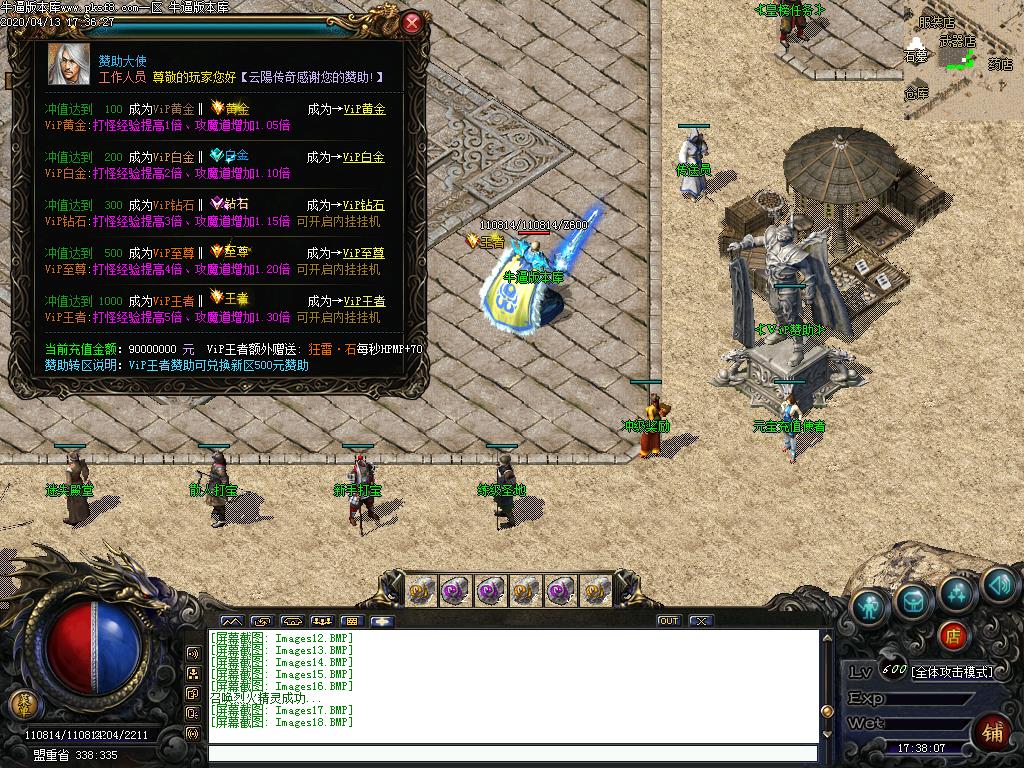
Task: Open the character figure round icon
Action: click(870, 607)
